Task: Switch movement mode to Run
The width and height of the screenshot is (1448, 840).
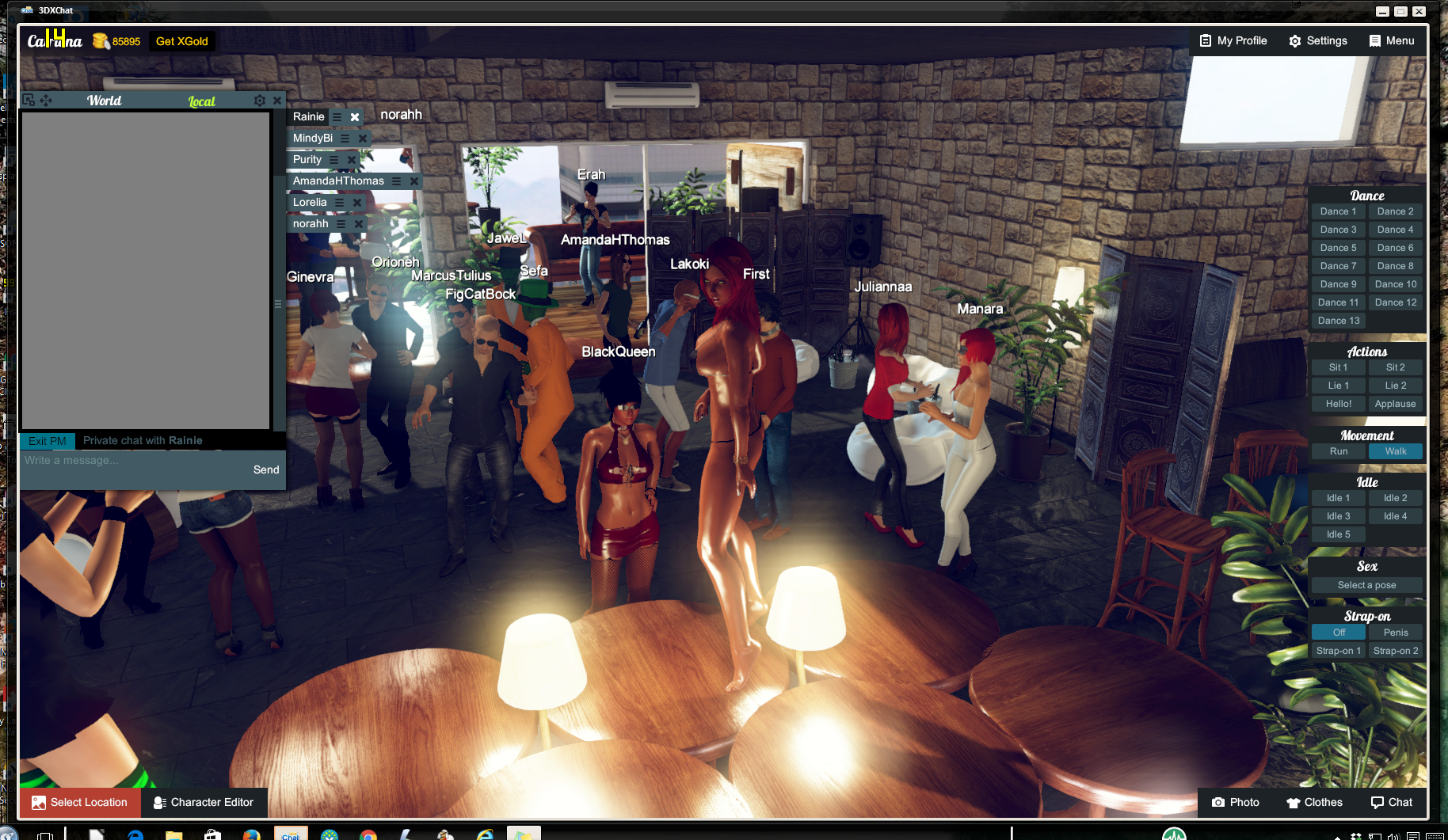Action: (1338, 450)
